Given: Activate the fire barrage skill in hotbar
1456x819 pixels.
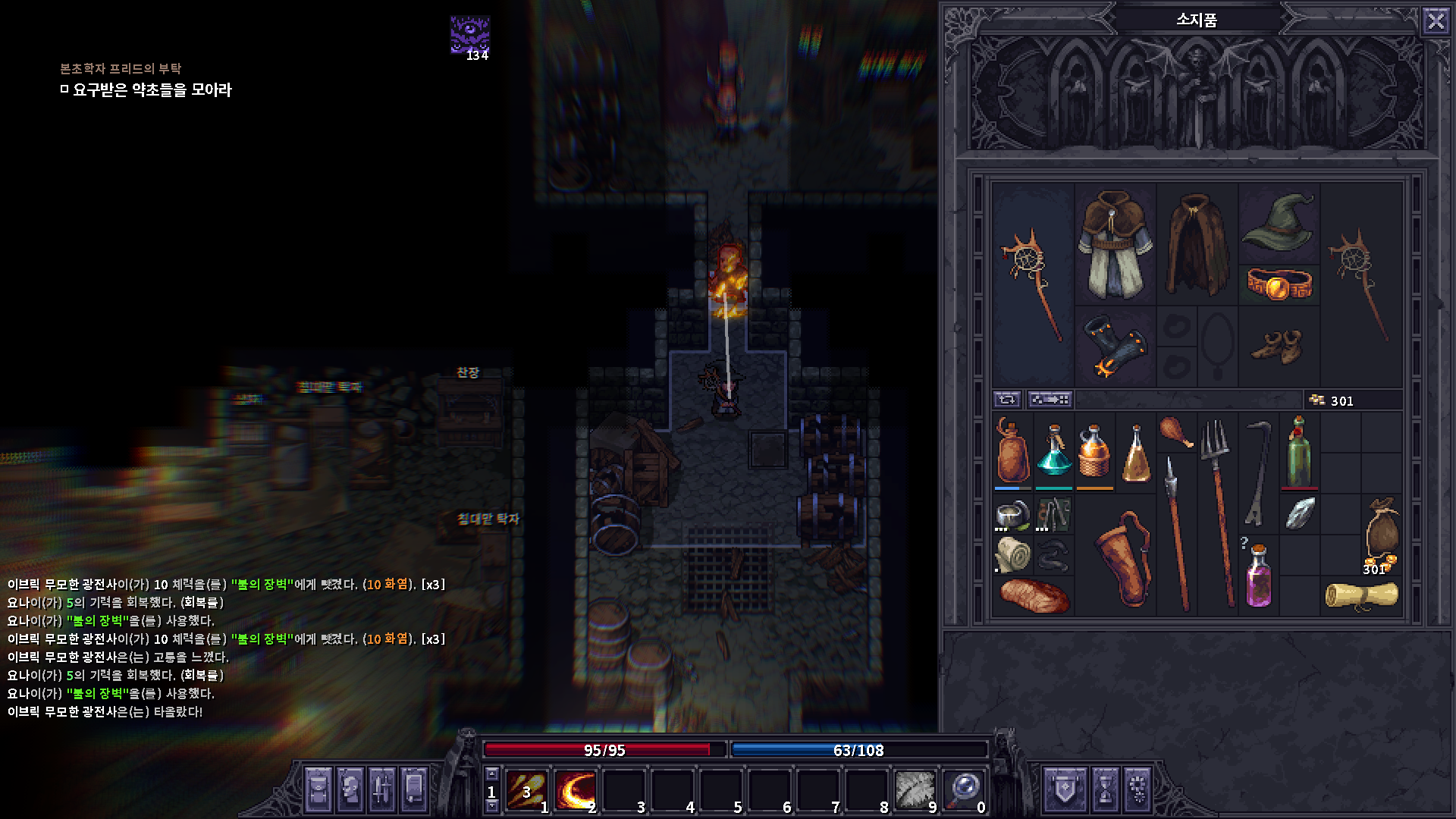Looking at the screenshot, I should pos(527,790).
